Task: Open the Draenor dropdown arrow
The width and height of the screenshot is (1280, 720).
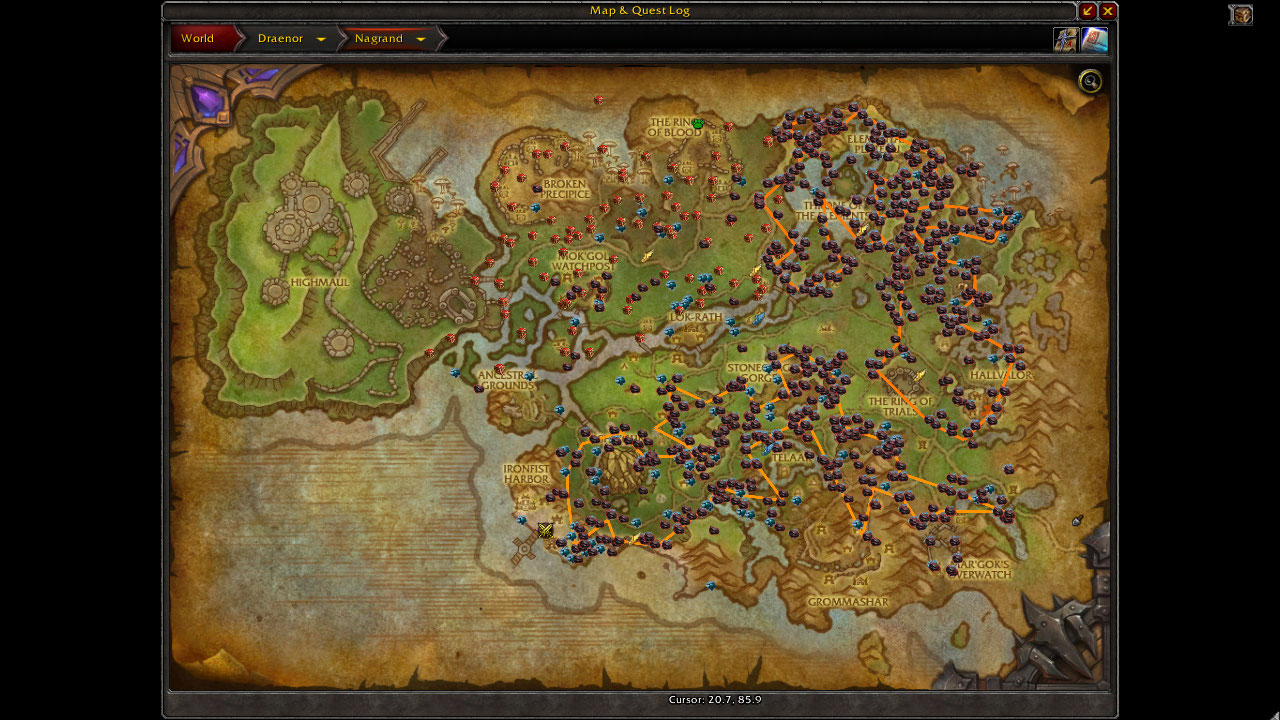Action: tap(321, 40)
